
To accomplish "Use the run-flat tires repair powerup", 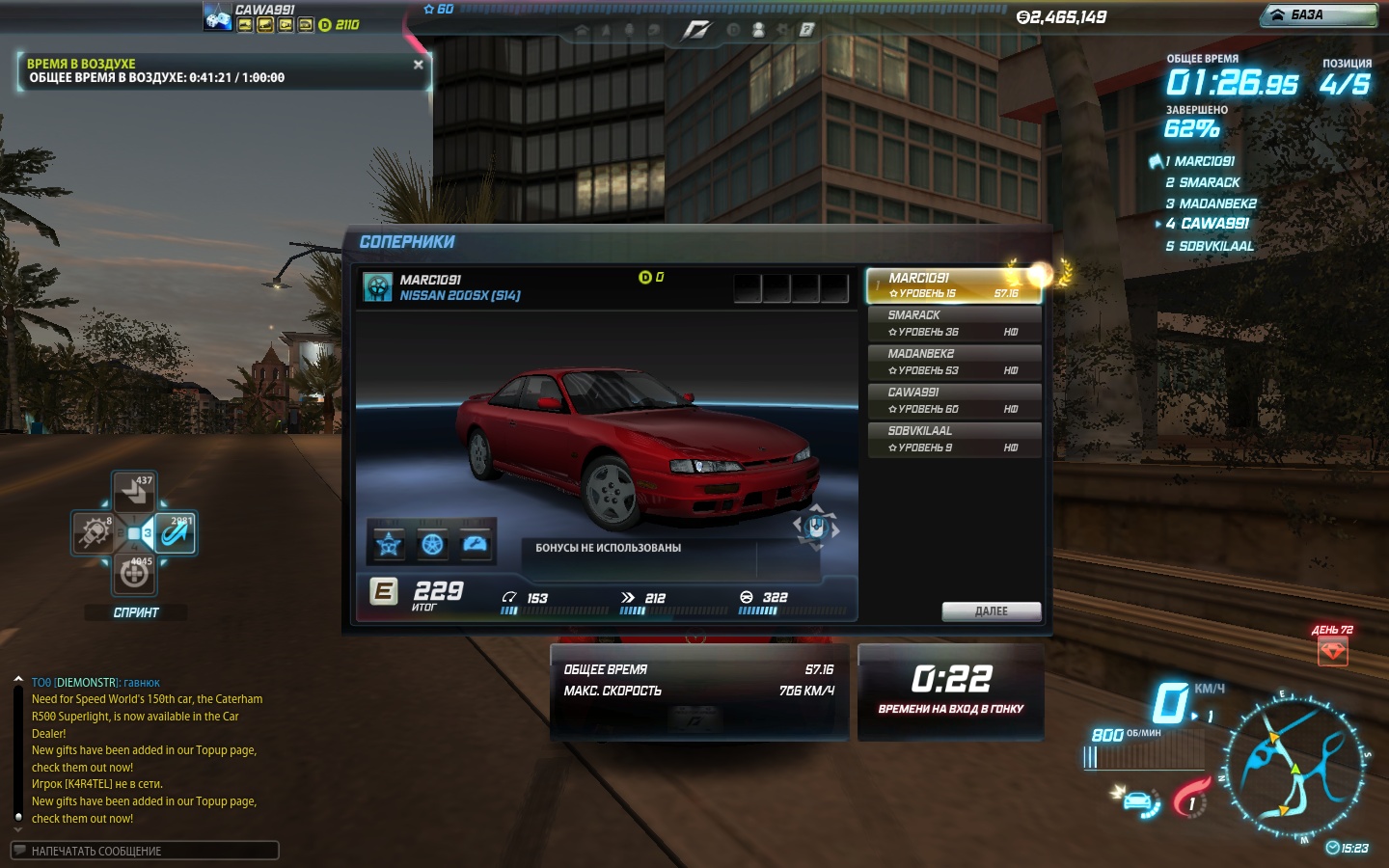I will pos(134,574).
